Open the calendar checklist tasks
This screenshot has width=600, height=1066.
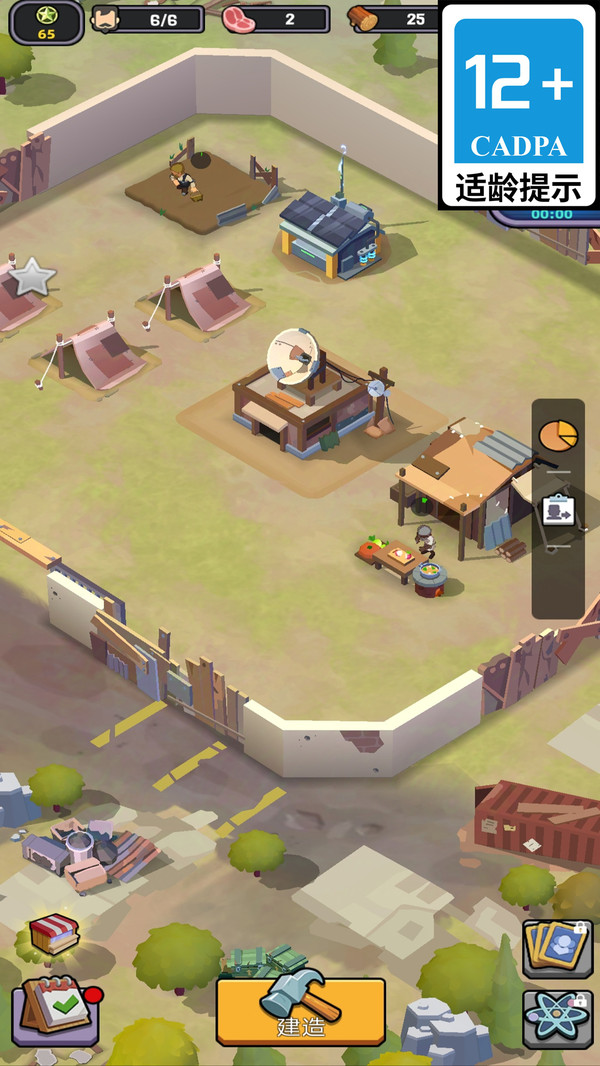coord(55,1010)
